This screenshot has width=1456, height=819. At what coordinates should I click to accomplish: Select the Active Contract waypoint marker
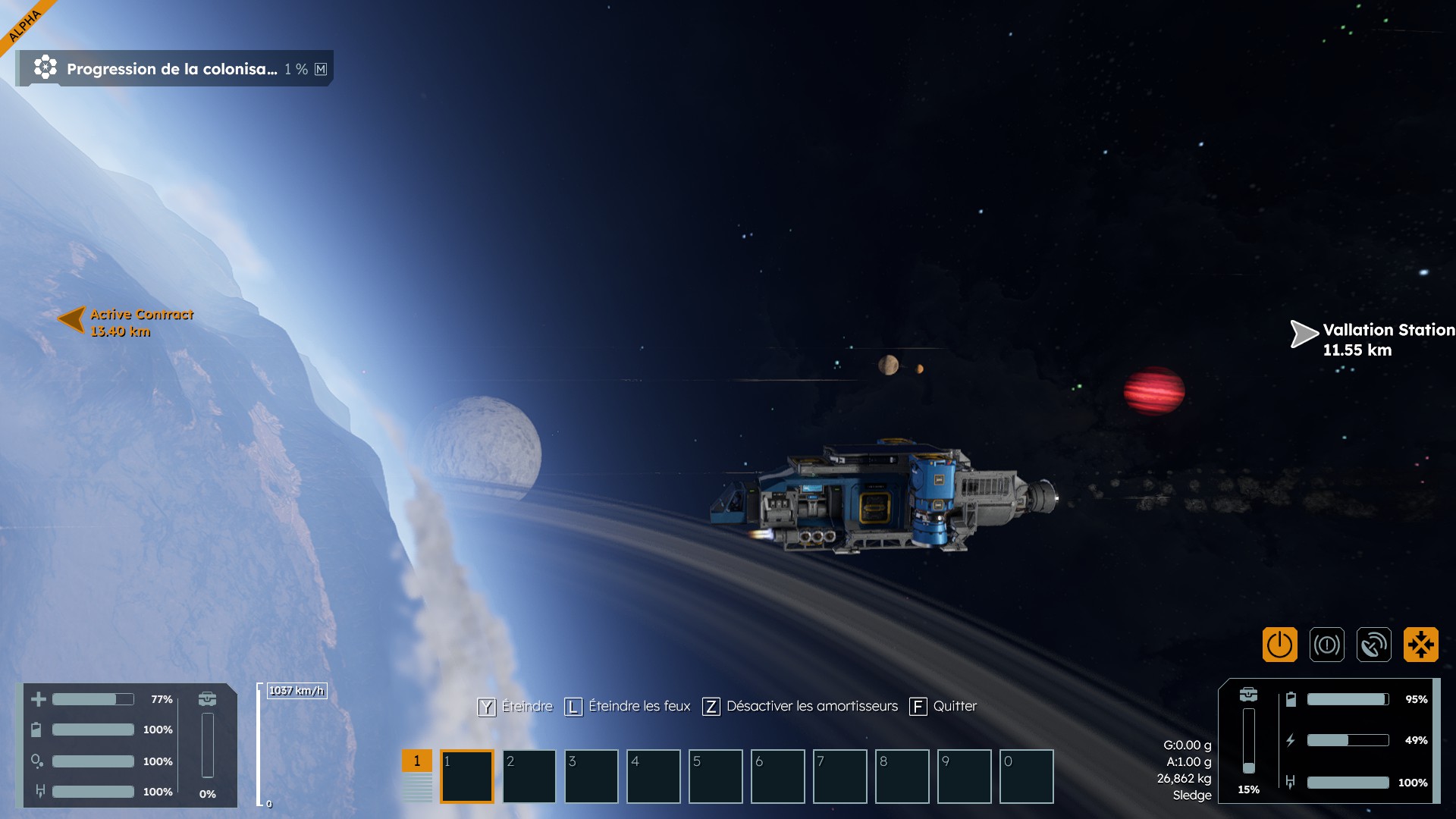73,319
